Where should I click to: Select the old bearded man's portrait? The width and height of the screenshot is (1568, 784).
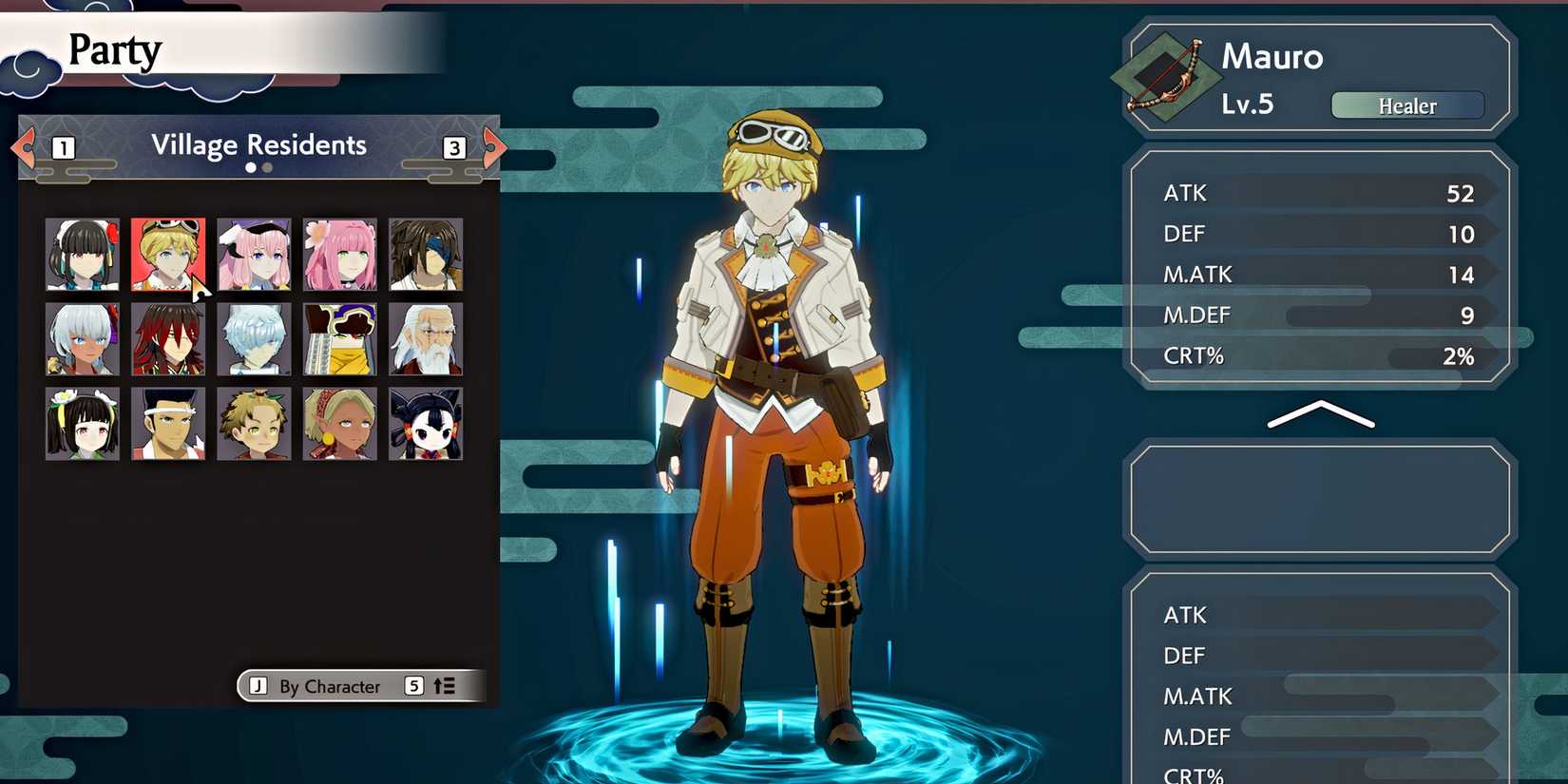click(425, 339)
